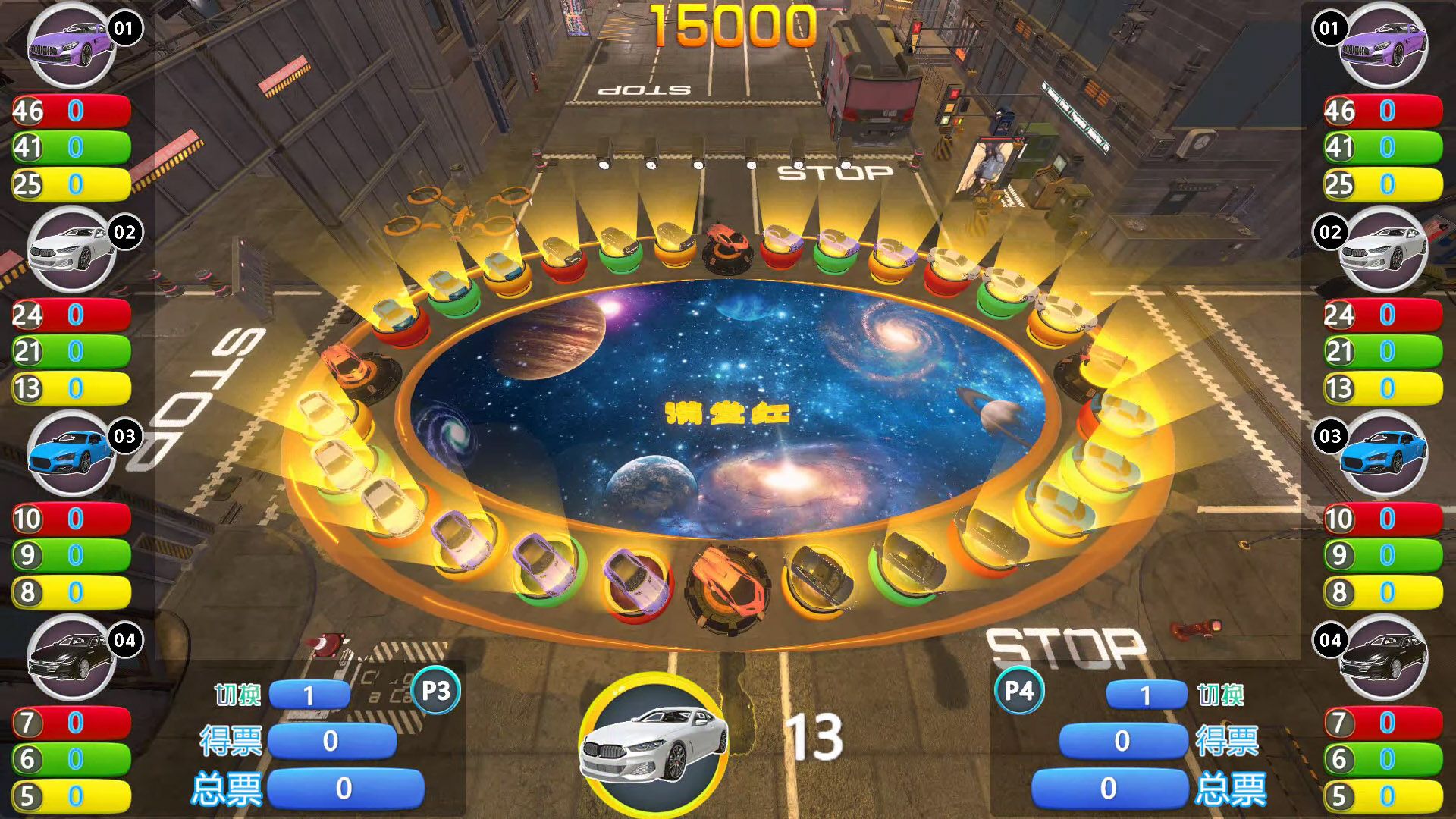The height and width of the screenshot is (819, 1456).
Task: Select yellow 8 in the left panel
Action: point(71,592)
